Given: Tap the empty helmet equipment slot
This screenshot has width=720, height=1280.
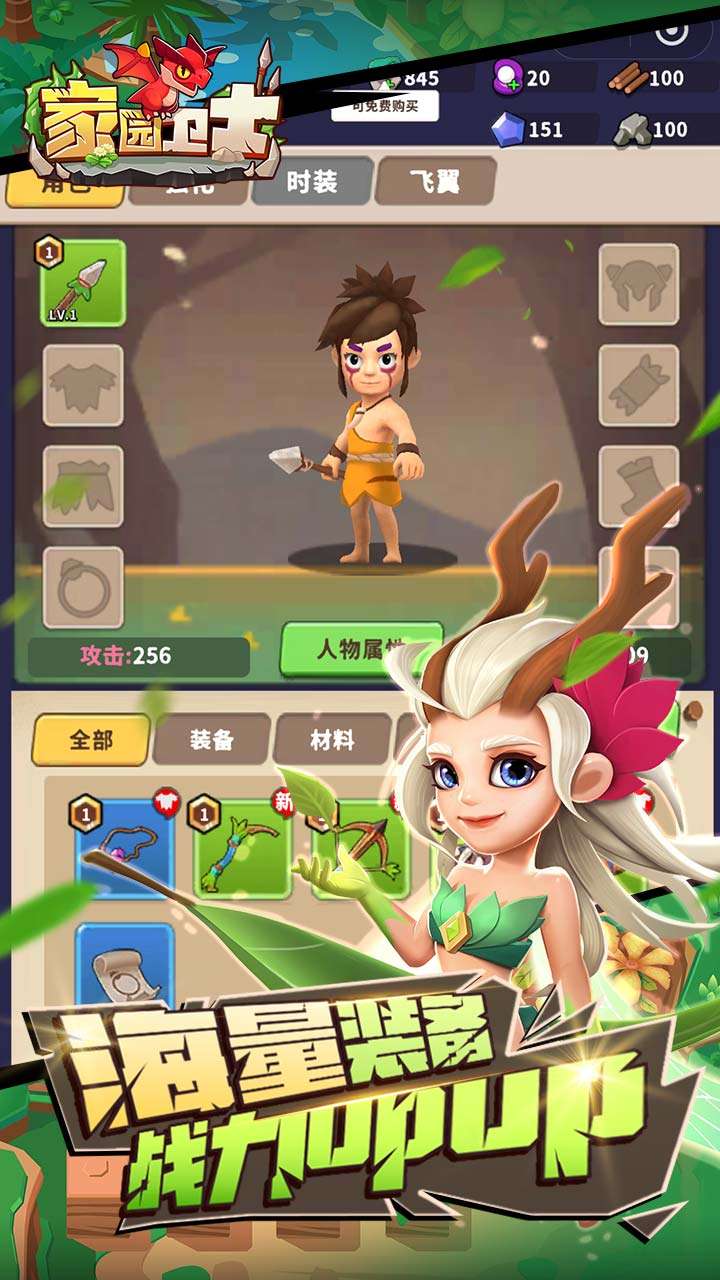Looking at the screenshot, I should click(639, 284).
